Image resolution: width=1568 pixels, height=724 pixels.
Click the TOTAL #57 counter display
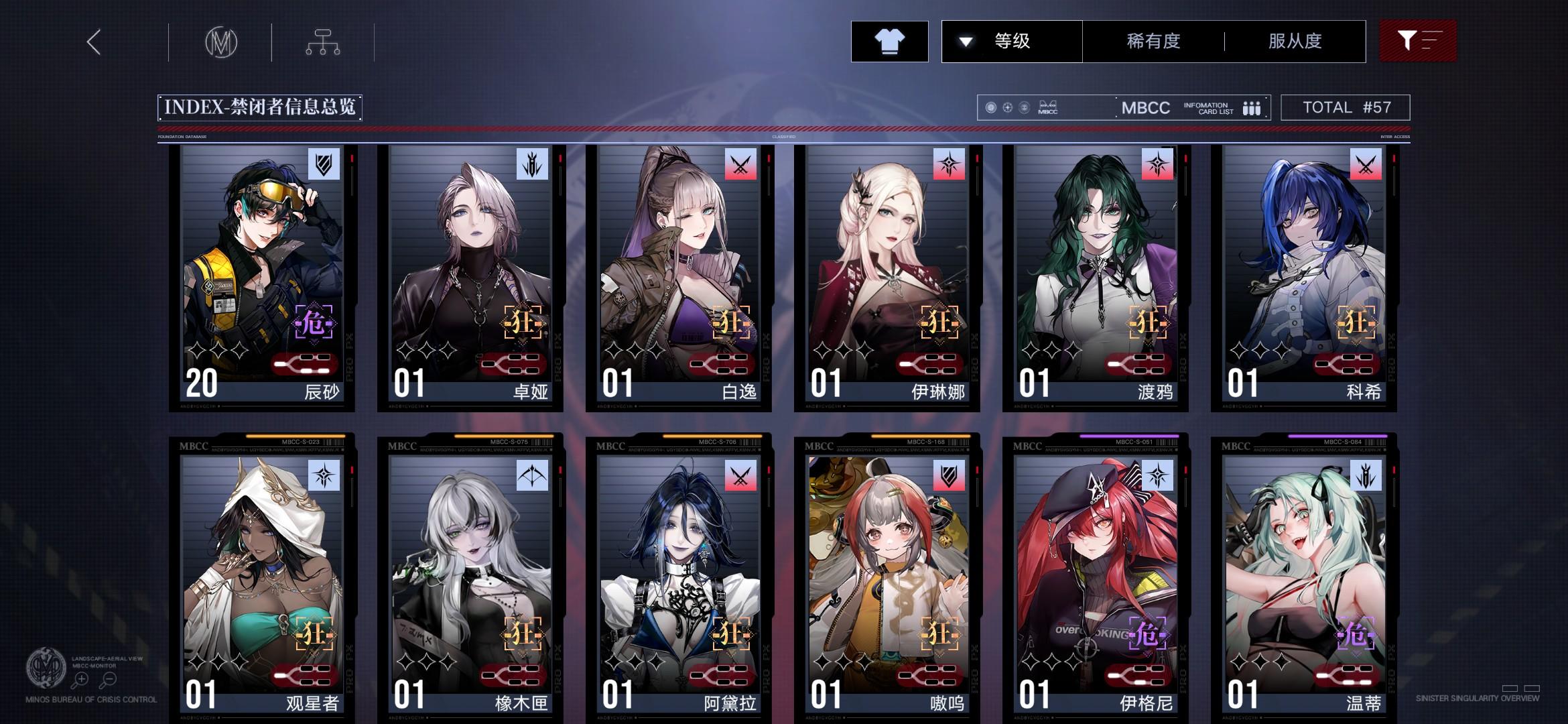click(x=1345, y=107)
